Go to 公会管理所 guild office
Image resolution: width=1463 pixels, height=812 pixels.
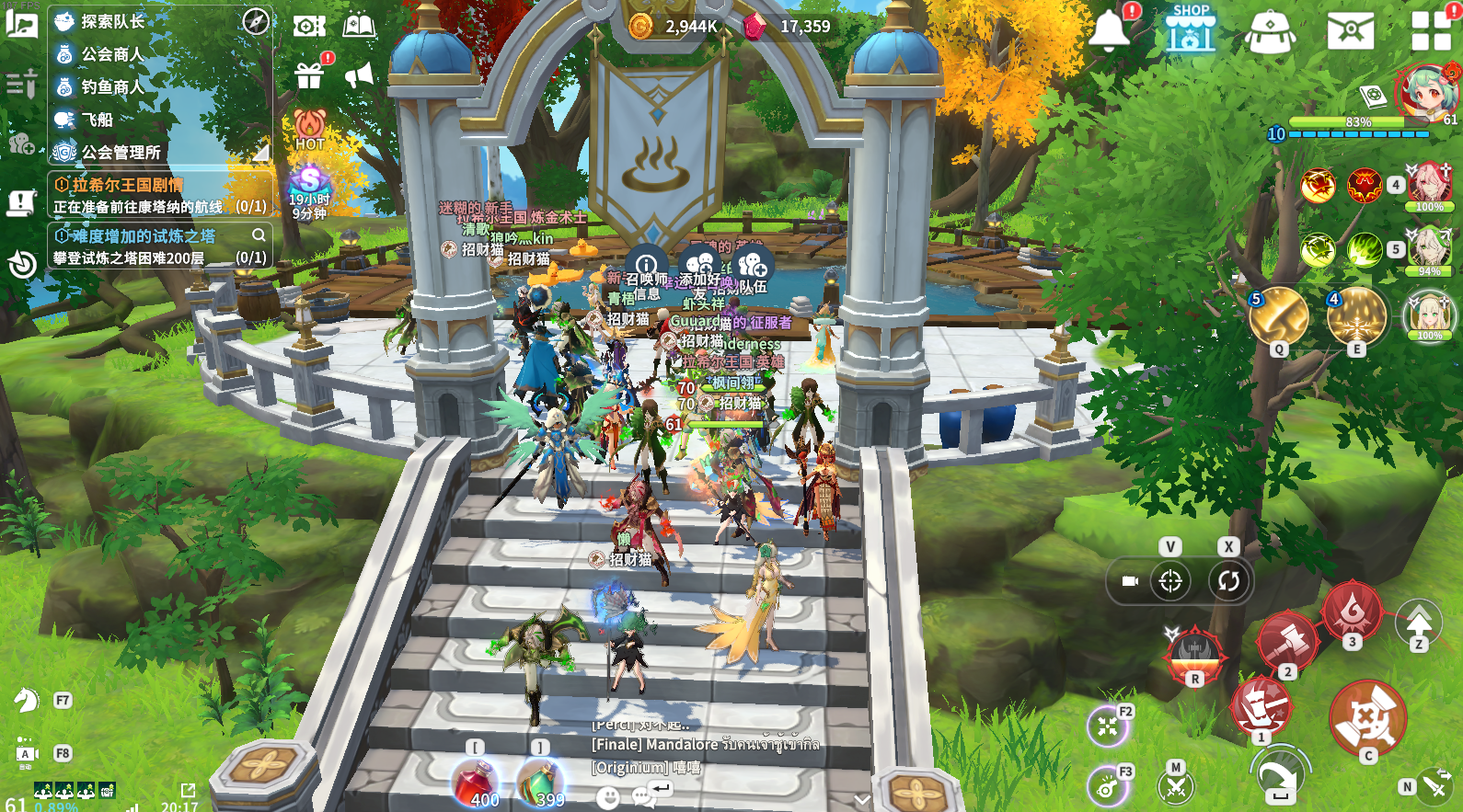point(121,152)
